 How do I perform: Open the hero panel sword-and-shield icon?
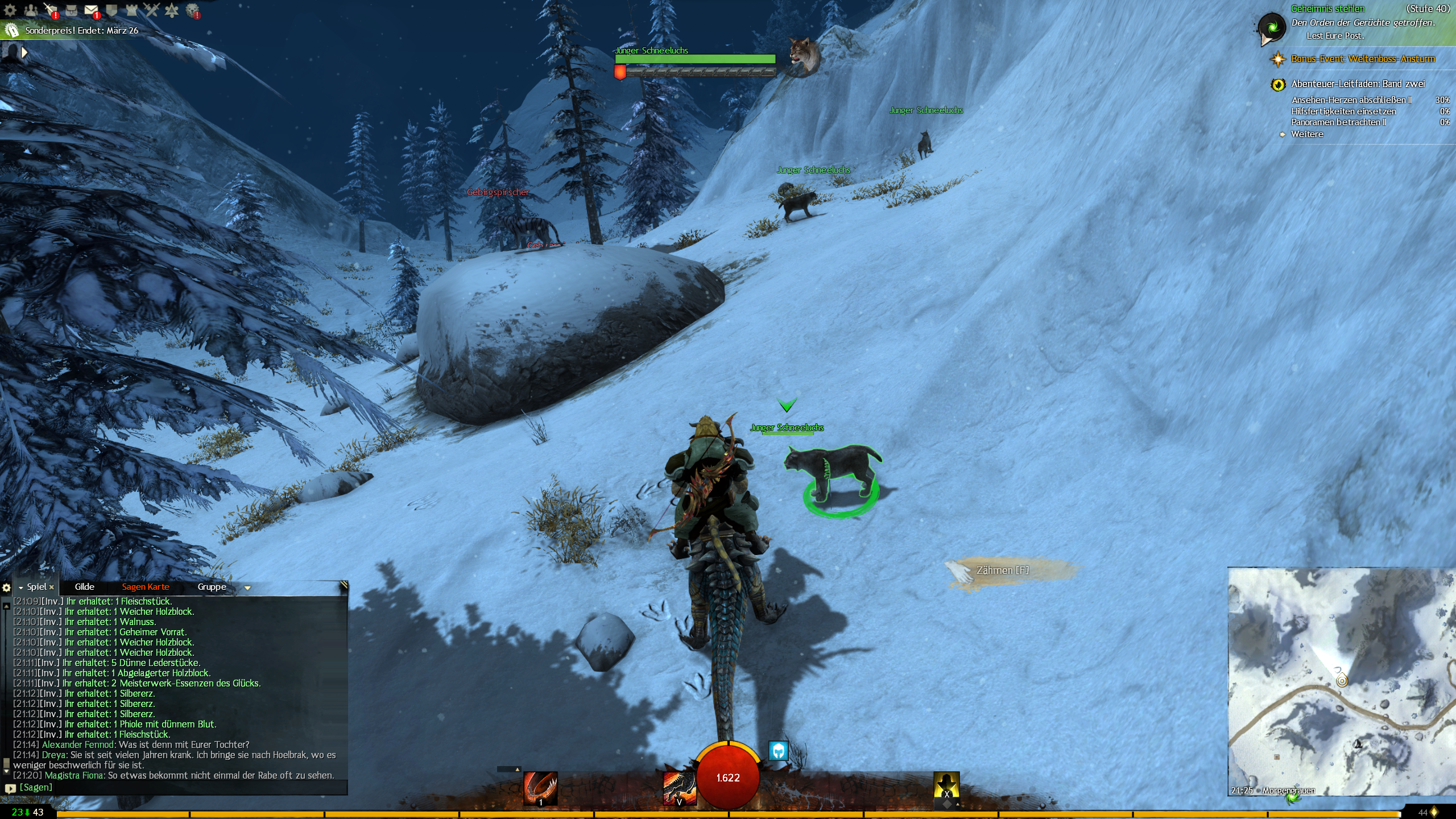(x=51, y=10)
